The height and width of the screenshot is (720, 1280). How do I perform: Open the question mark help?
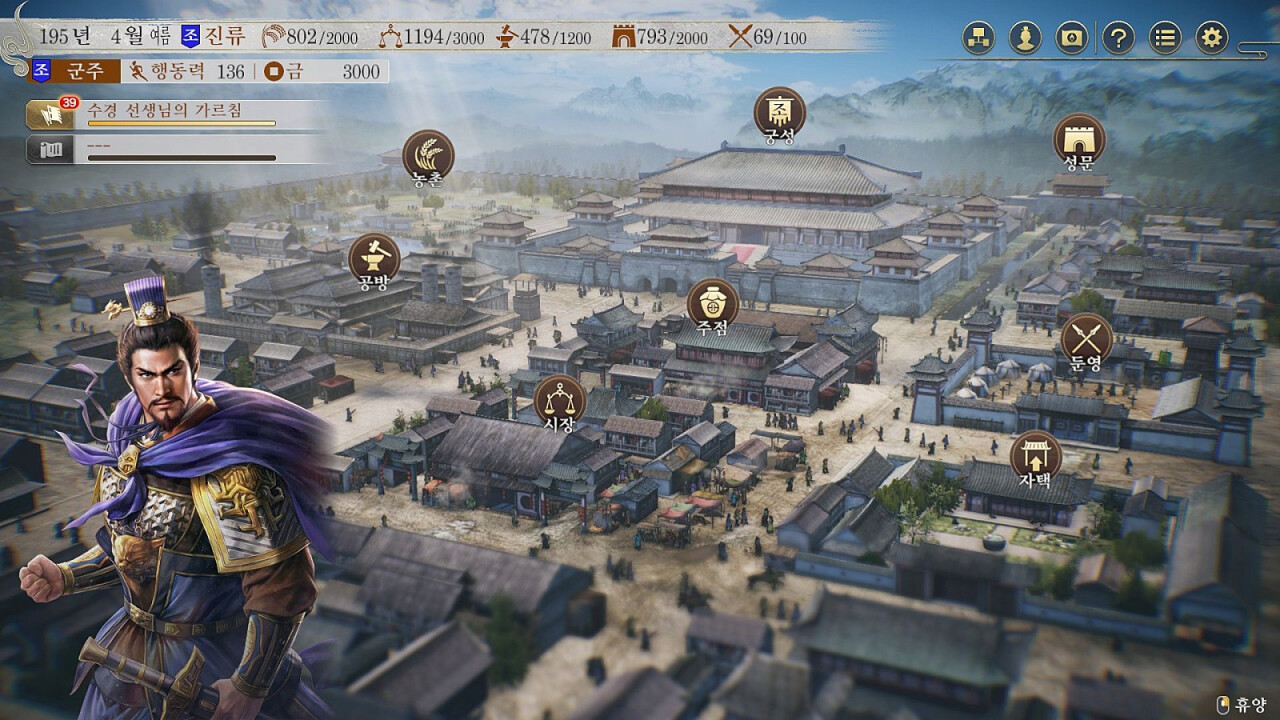coord(1118,38)
